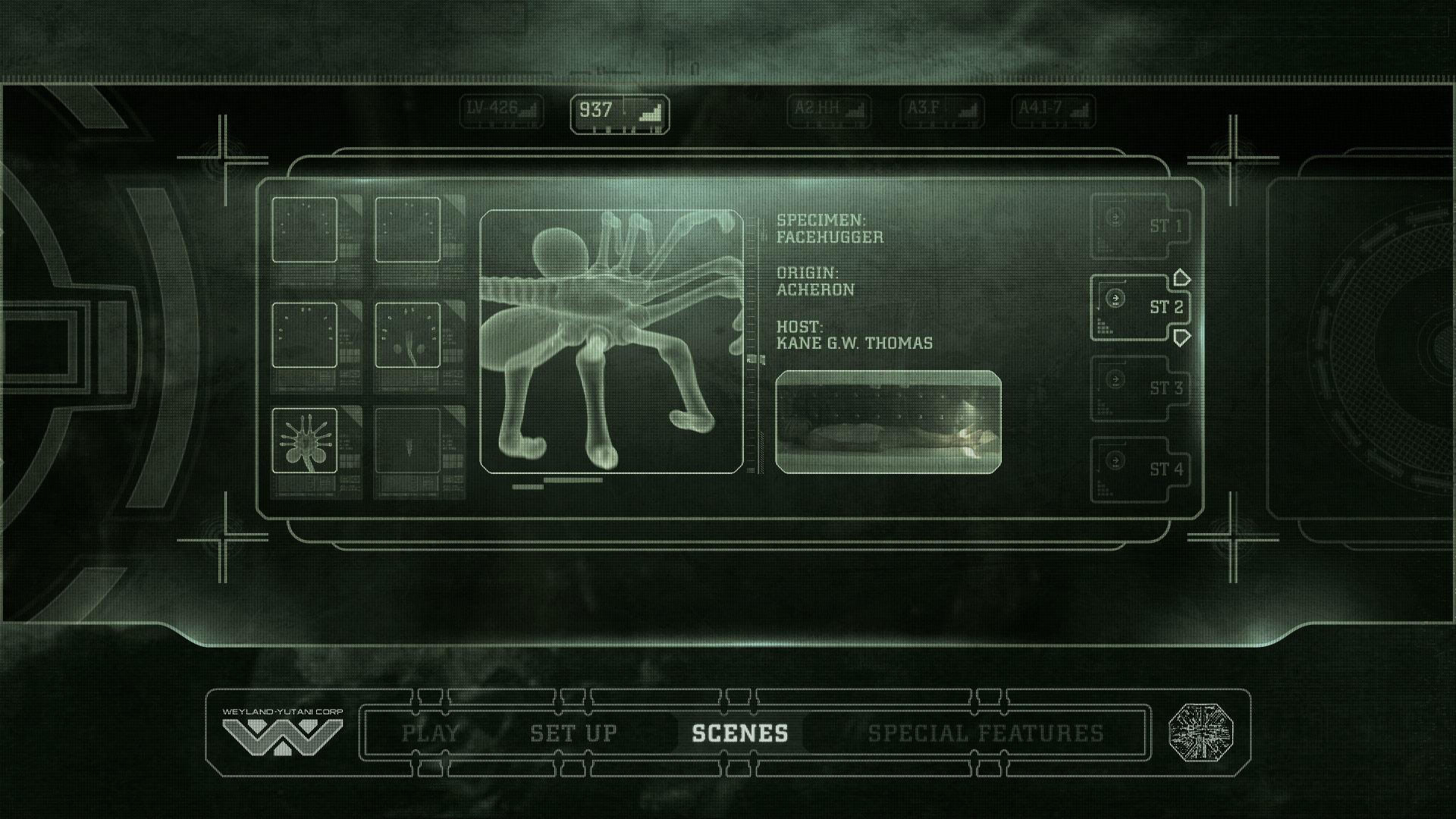Play the scene preview of Kane lying down
This screenshot has width=1456, height=819.
point(888,422)
